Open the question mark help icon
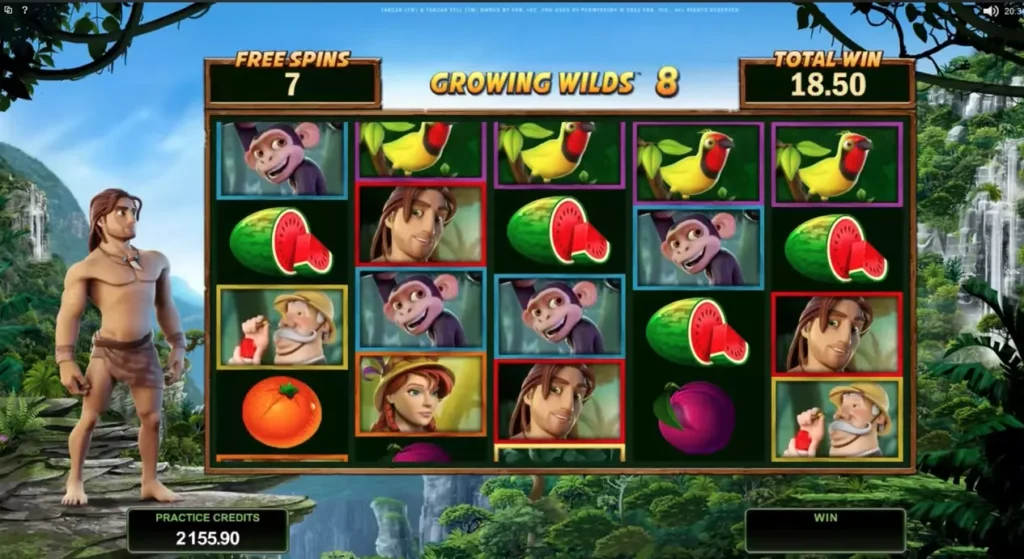This screenshot has width=1024, height=559. coord(24,10)
